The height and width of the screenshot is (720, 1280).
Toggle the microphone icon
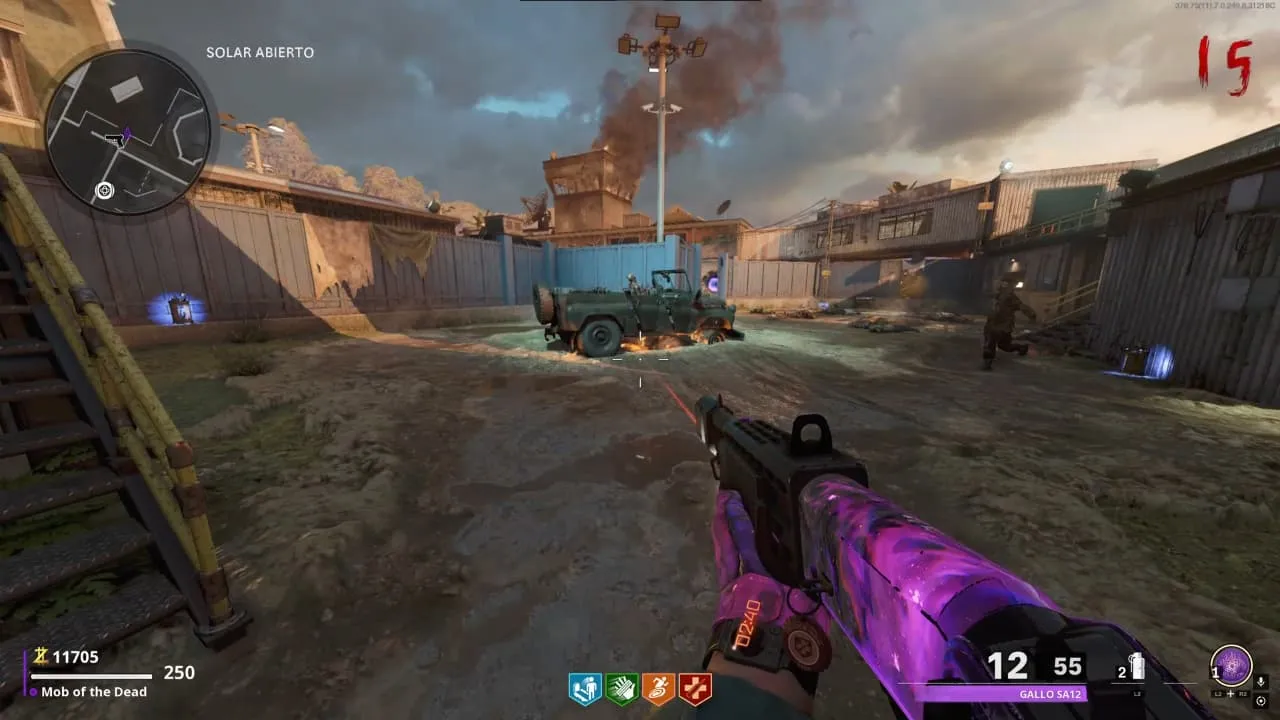point(1261,682)
